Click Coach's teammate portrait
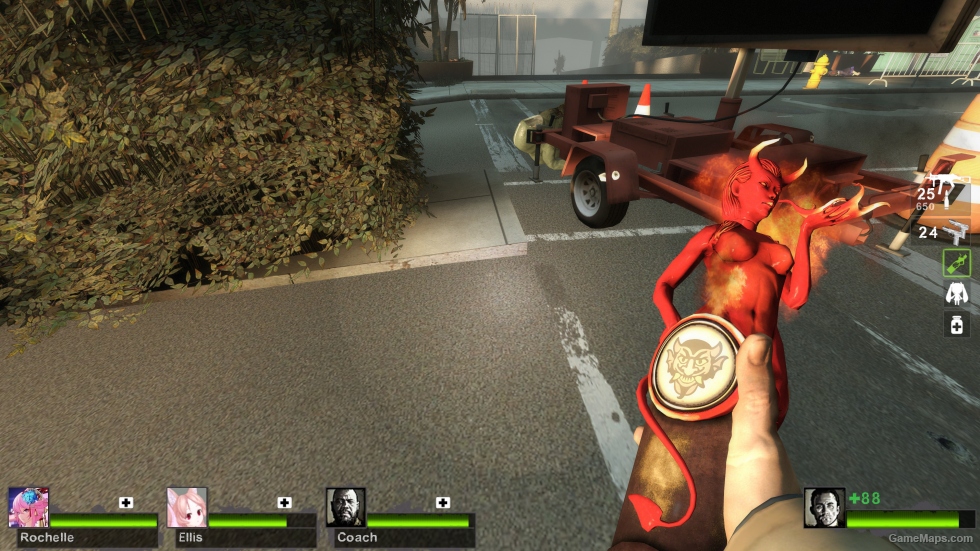The image size is (980, 551). click(345, 508)
